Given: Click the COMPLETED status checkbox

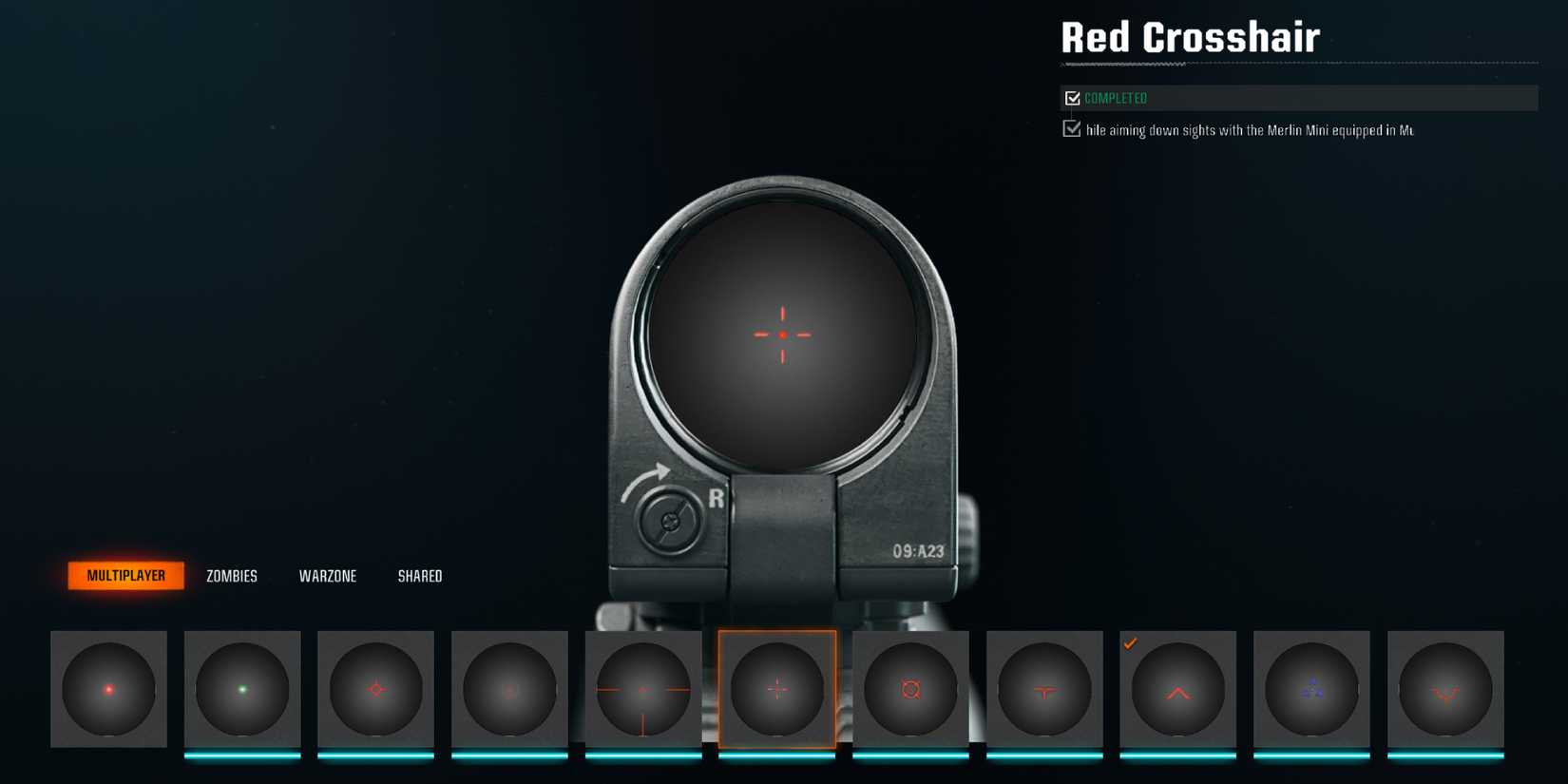Looking at the screenshot, I should point(1073,97).
